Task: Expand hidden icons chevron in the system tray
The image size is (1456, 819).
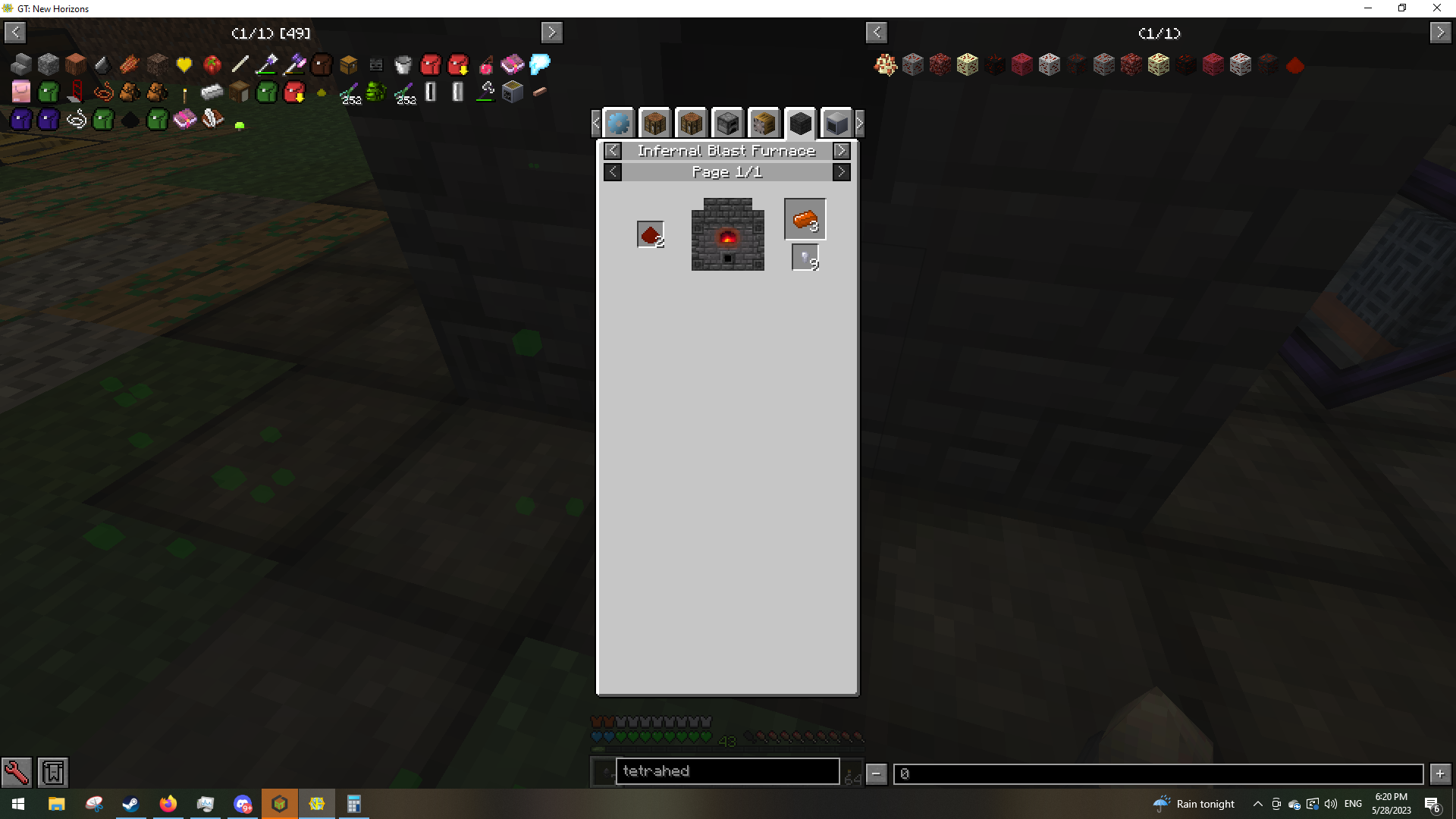Action: click(1257, 803)
